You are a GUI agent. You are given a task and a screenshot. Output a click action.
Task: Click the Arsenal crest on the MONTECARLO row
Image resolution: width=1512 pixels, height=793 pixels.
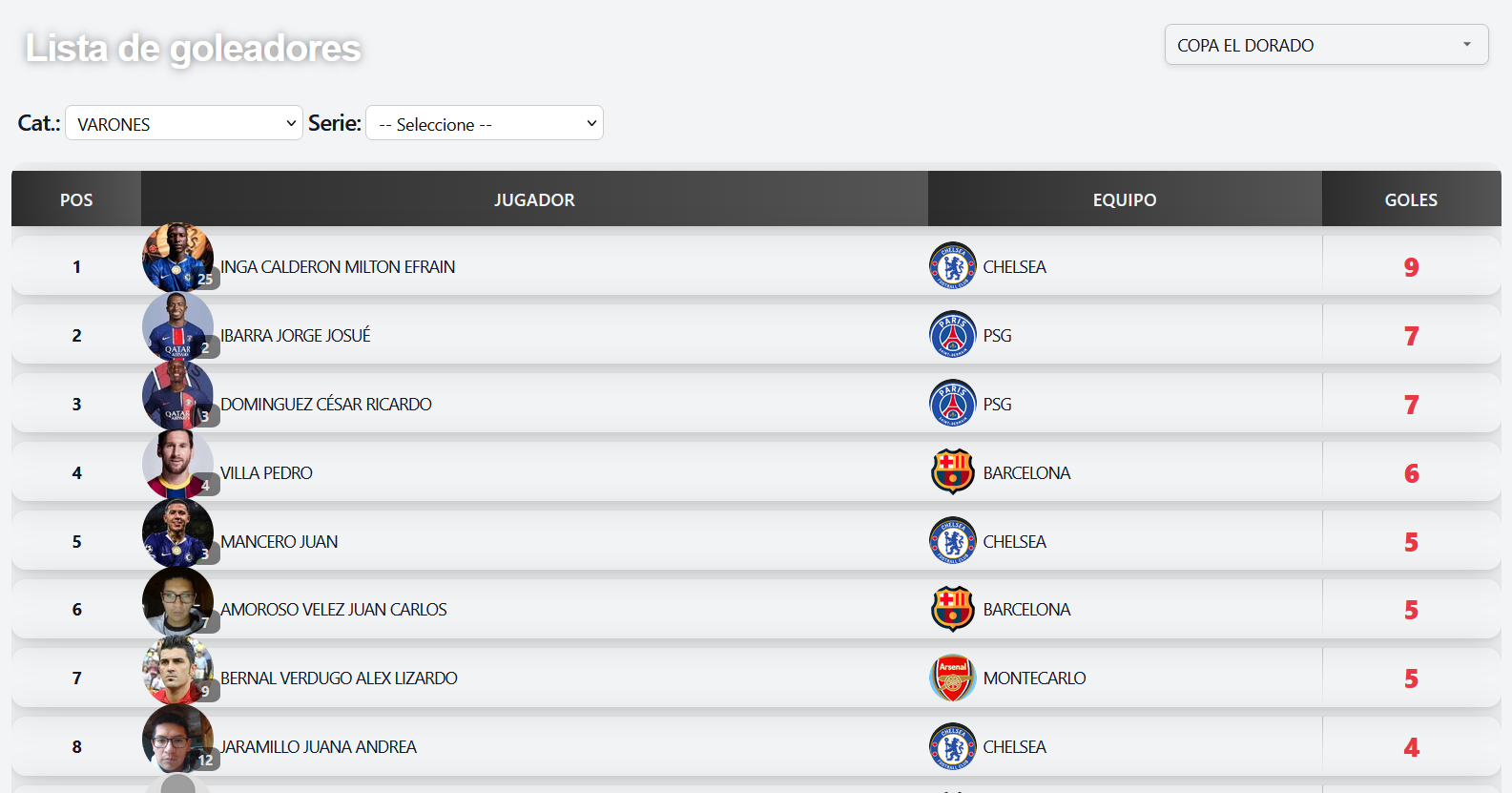(952, 678)
